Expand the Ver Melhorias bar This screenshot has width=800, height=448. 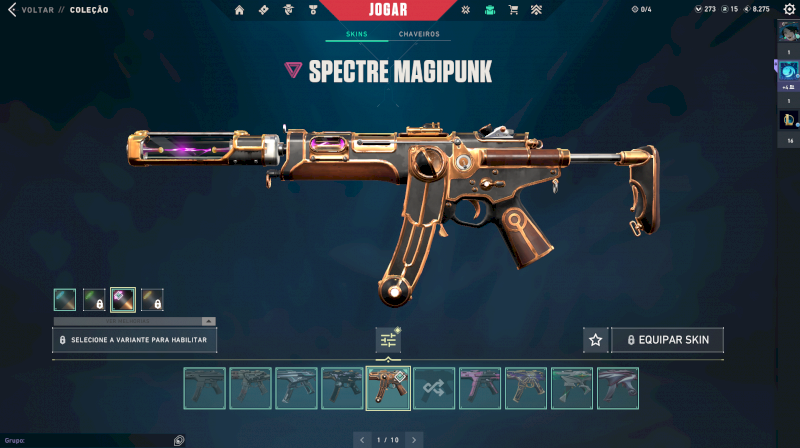click(134, 321)
